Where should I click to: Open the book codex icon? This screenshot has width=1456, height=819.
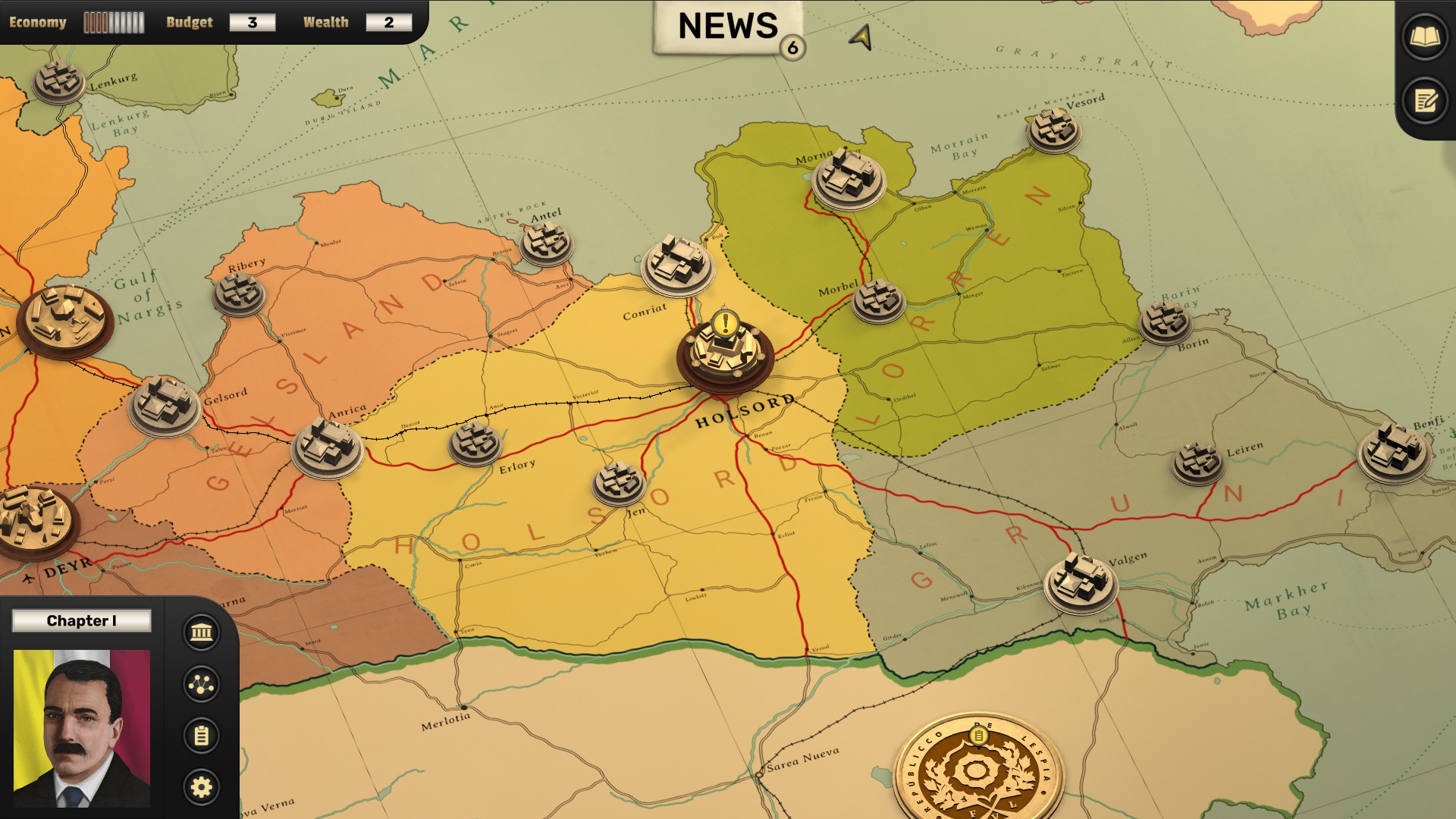[x=1424, y=37]
